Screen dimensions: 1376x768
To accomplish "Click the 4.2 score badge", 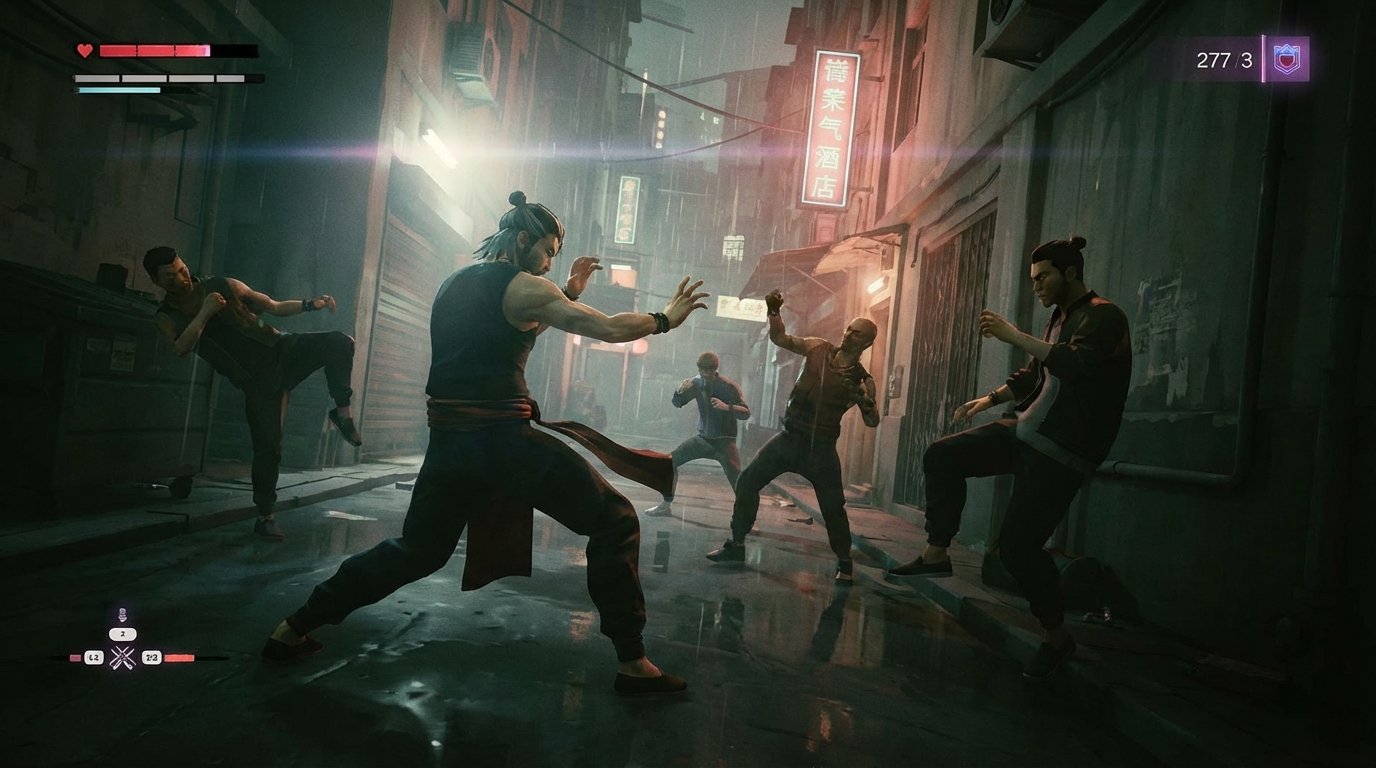I will [x=94, y=657].
